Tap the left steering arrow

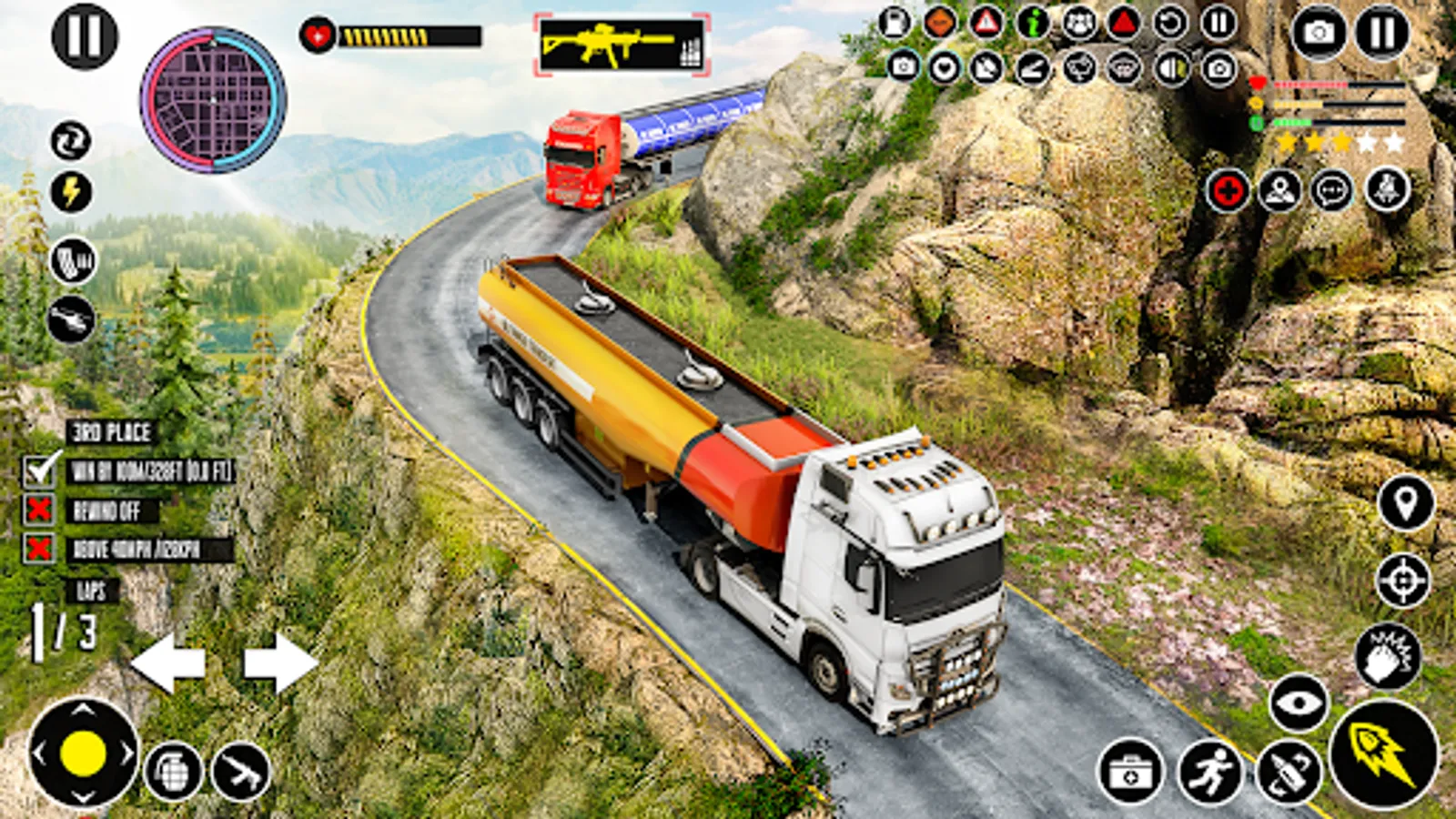(168, 662)
